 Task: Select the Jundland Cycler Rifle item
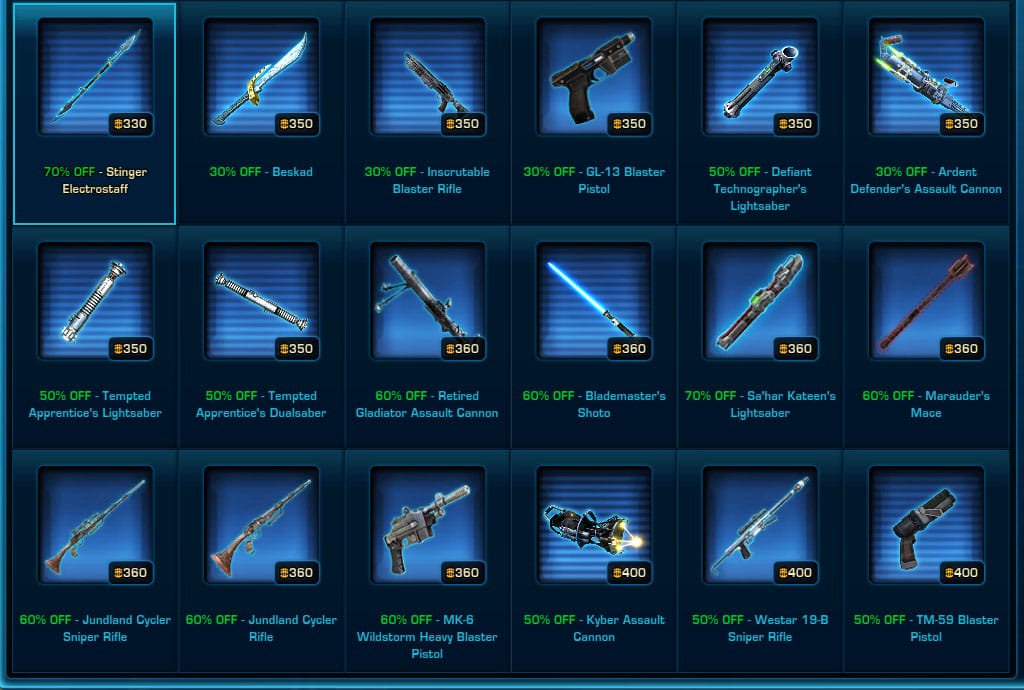261,526
